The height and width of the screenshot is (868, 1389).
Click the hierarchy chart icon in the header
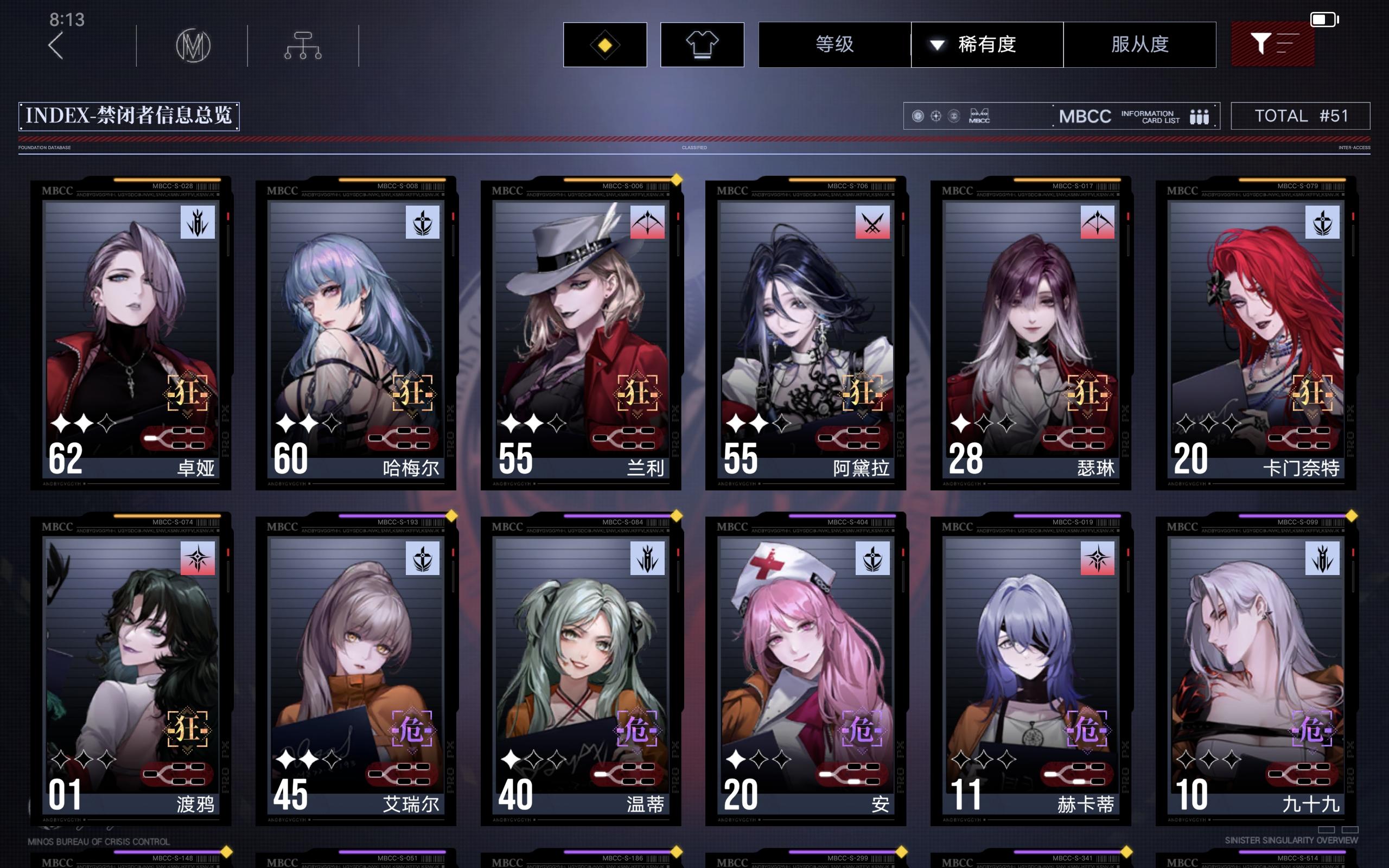tap(302, 45)
